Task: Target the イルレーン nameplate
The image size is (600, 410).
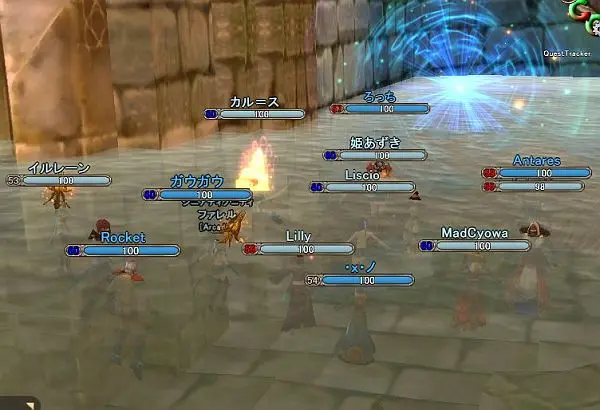Action: (59, 168)
